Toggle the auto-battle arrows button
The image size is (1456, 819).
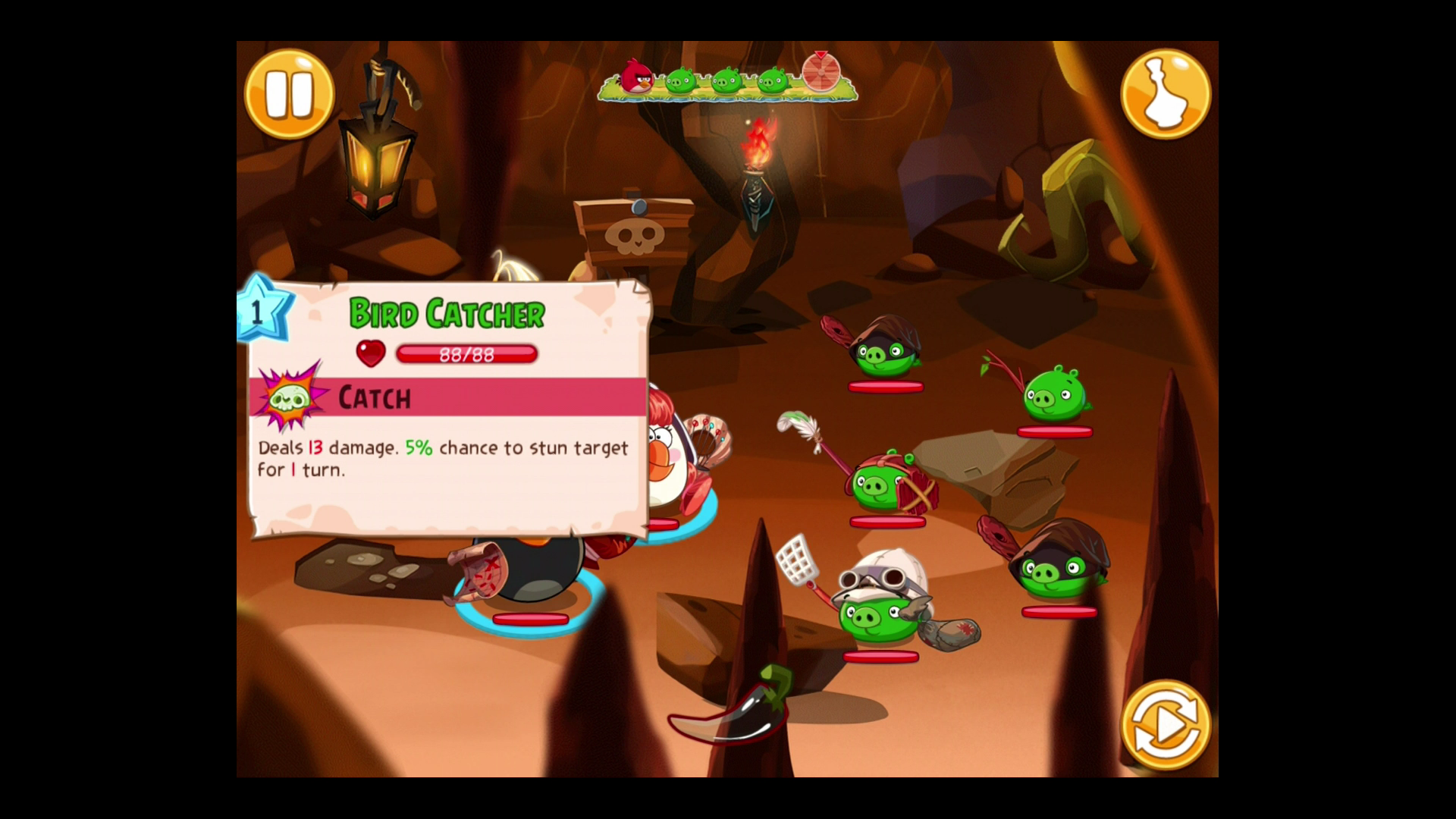[1166, 725]
